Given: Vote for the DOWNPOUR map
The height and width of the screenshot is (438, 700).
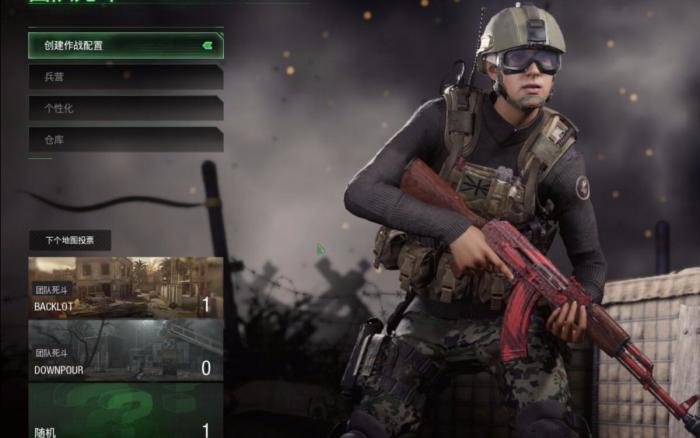Looking at the screenshot, I should (125, 350).
